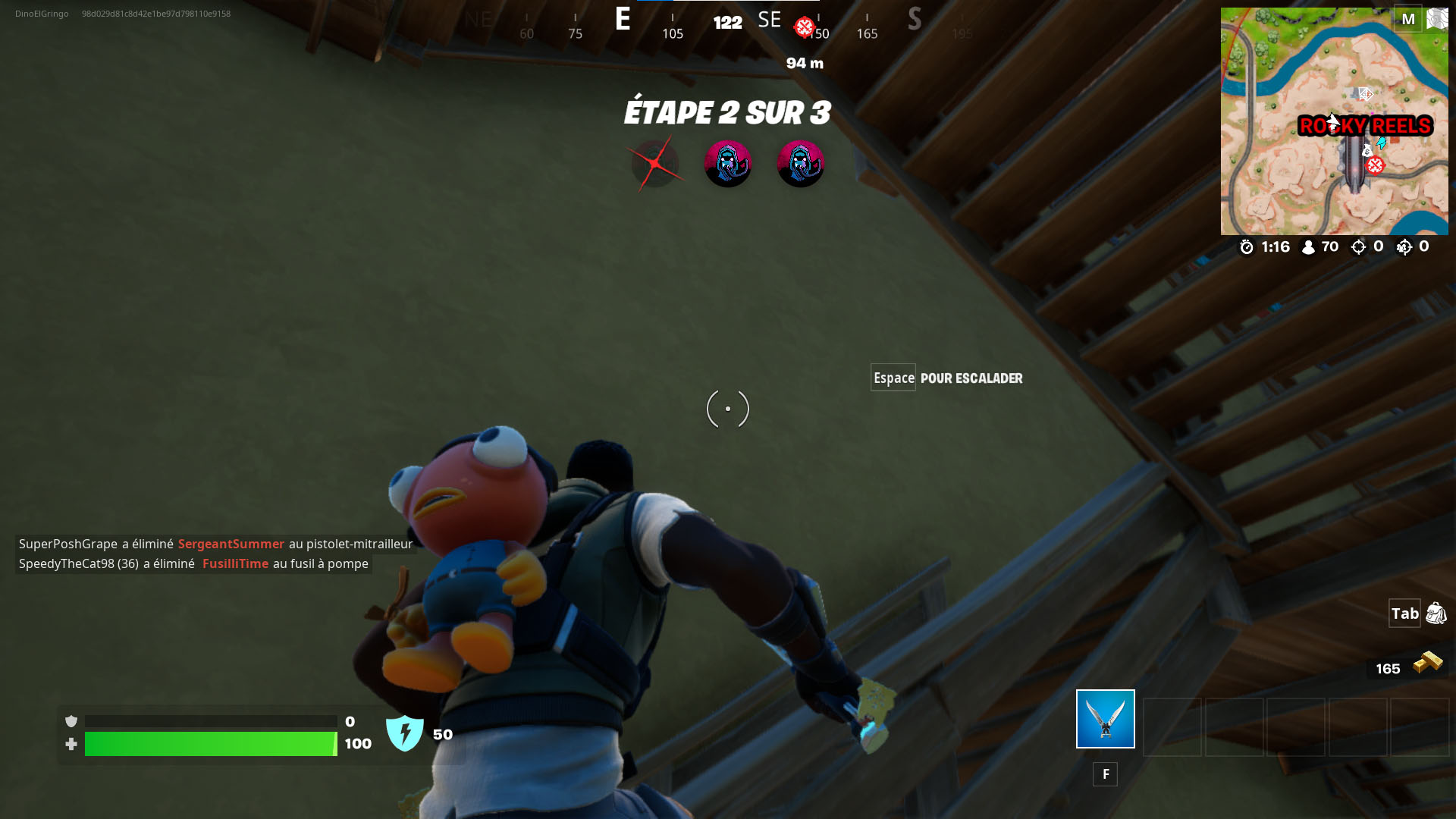Screen dimensions: 1456x819
Task: Click the first hooded character quest medallion
Action: coord(728,163)
